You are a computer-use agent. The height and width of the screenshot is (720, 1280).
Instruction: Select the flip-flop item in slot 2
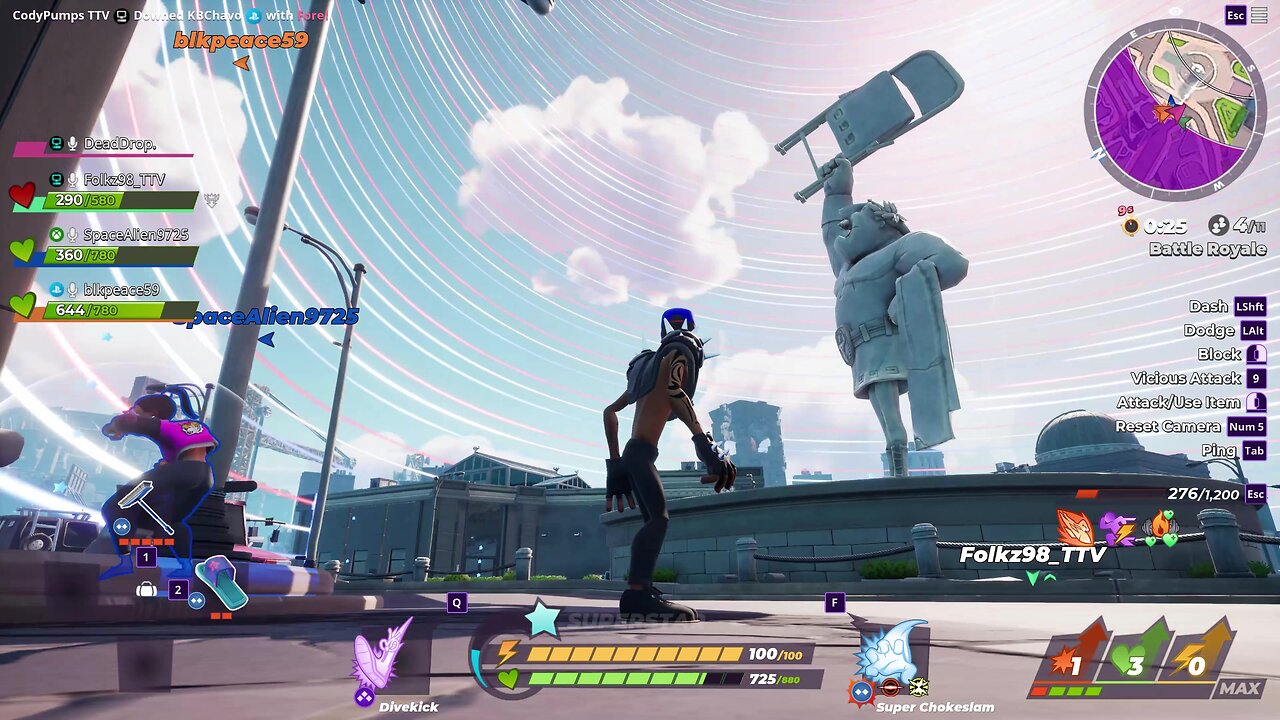pos(220,583)
